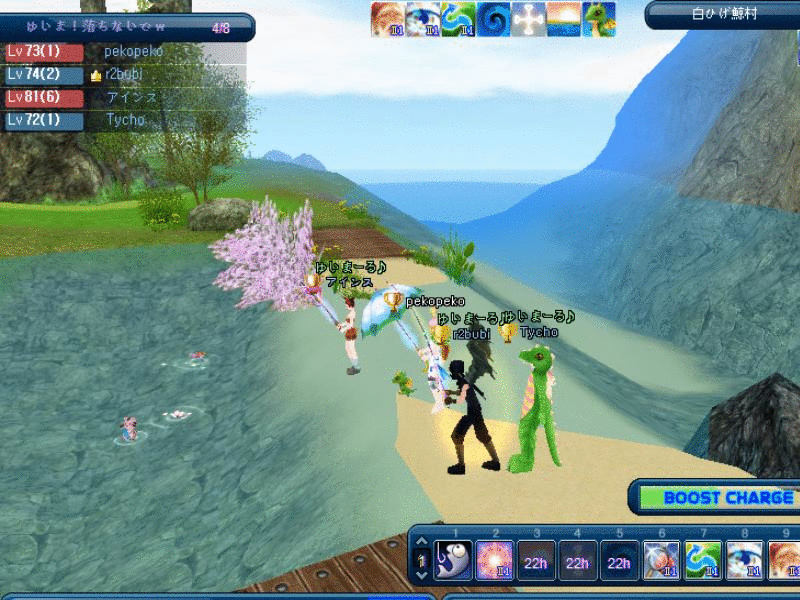The image size is (800, 600).
Task: Click the green dragon buff icon
Action: point(599,19)
